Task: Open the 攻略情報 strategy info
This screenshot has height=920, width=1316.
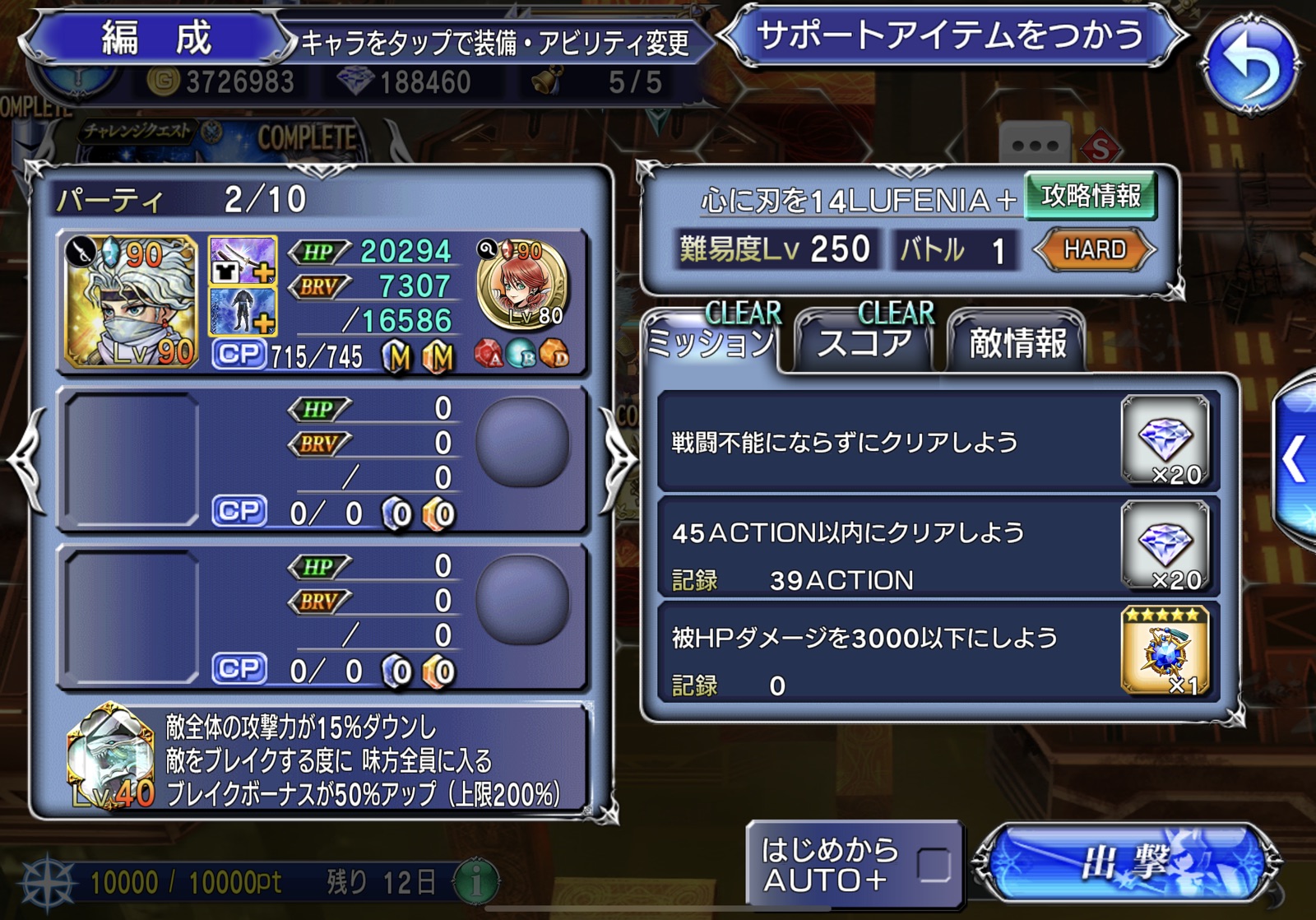Action: [1091, 196]
